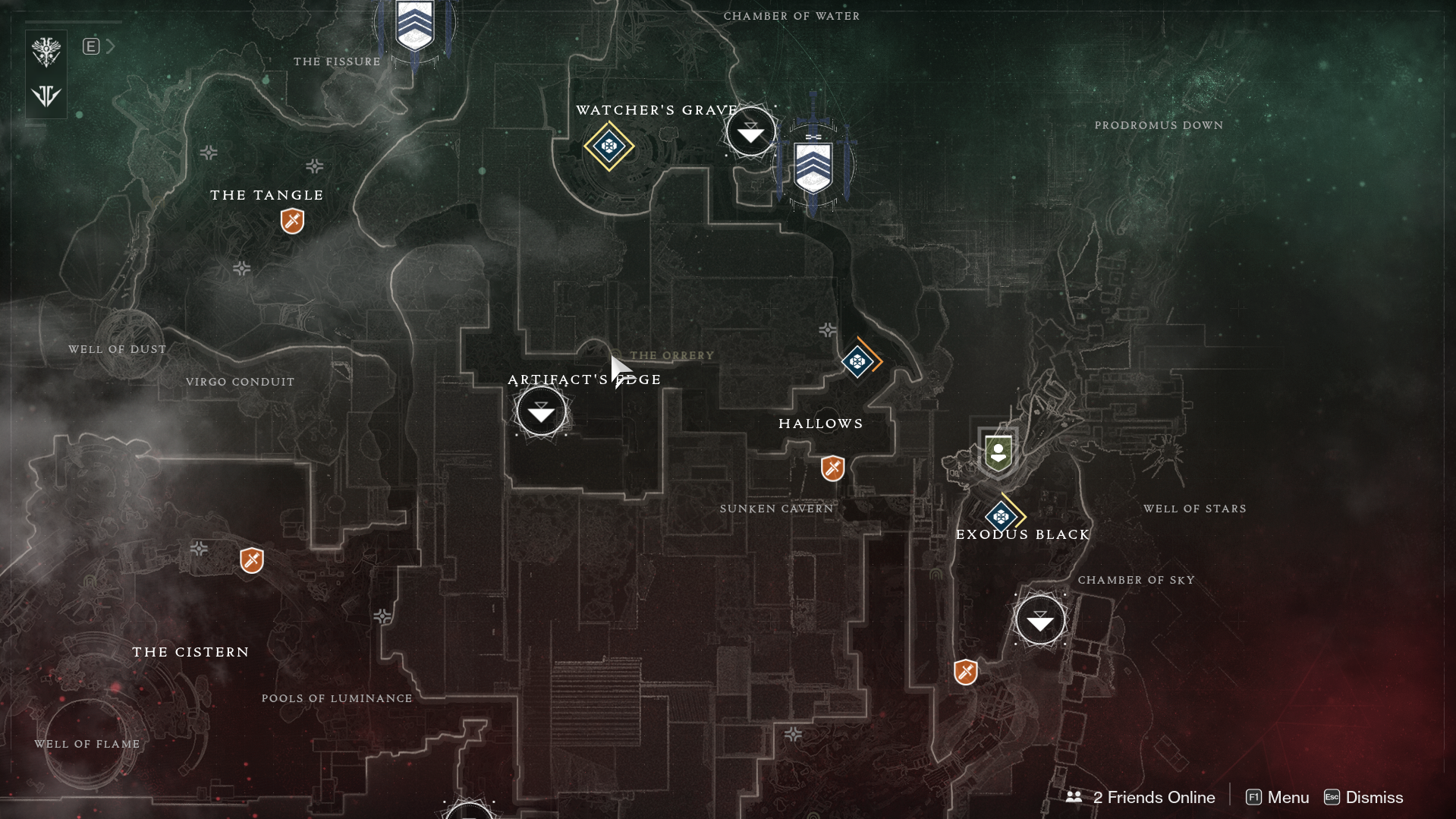Open The Tangle adventure shield icon
The image size is (1456, 819).
[x=292, y=221]
